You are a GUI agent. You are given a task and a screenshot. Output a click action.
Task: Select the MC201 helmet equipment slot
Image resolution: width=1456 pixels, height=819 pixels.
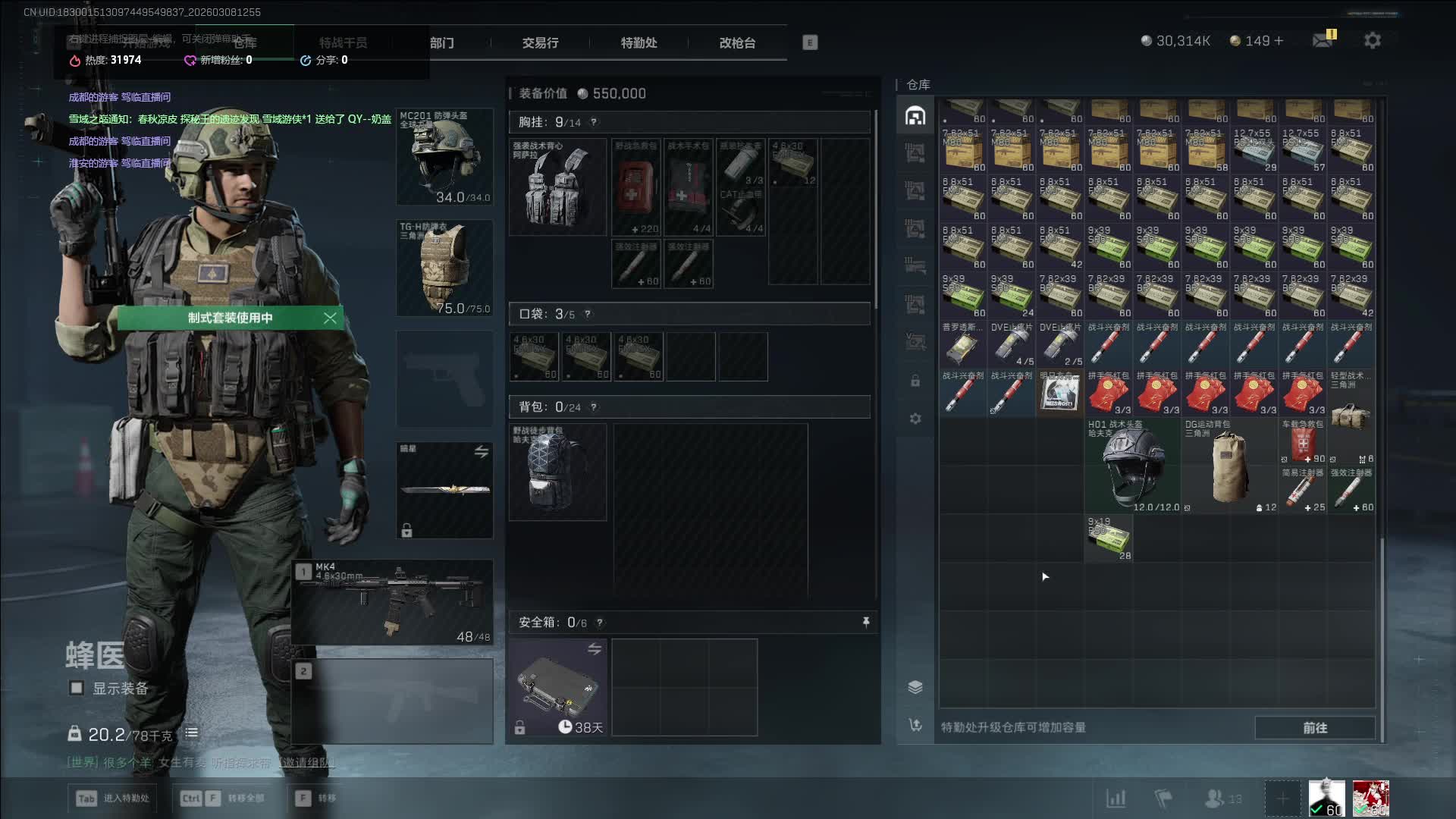(x=445, y=157)
